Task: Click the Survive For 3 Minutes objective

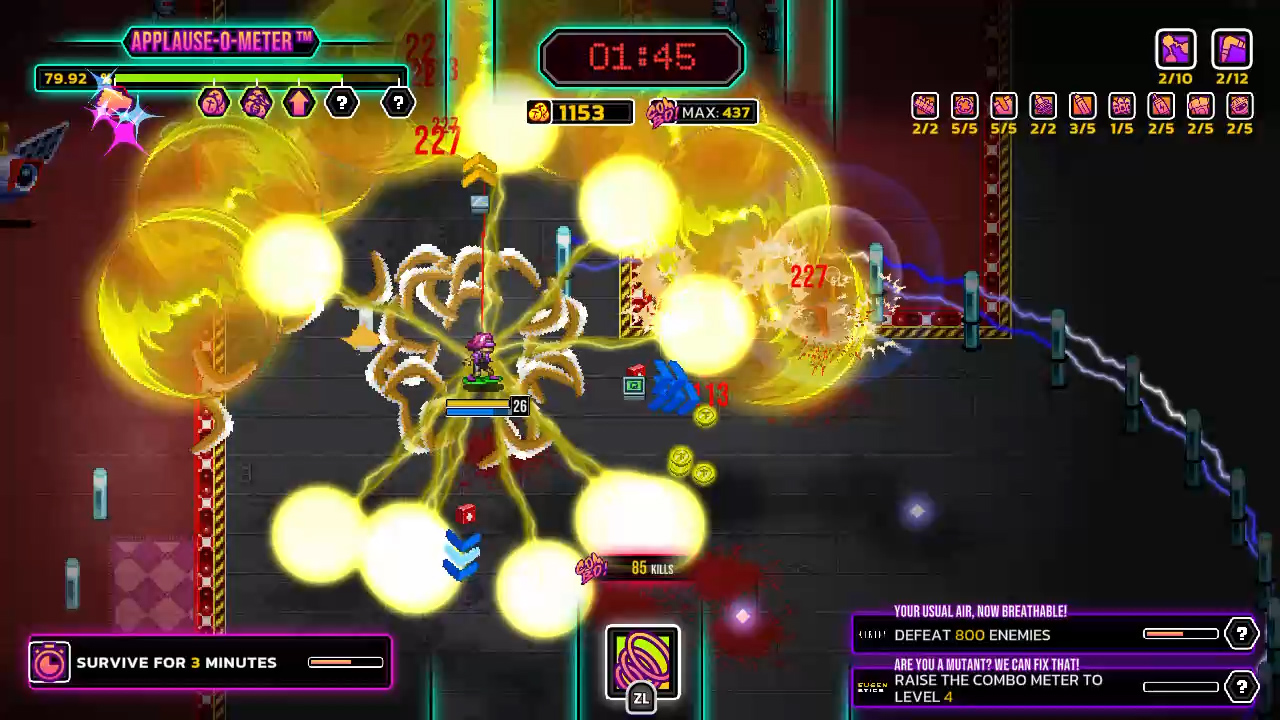Action: point(176,662)
